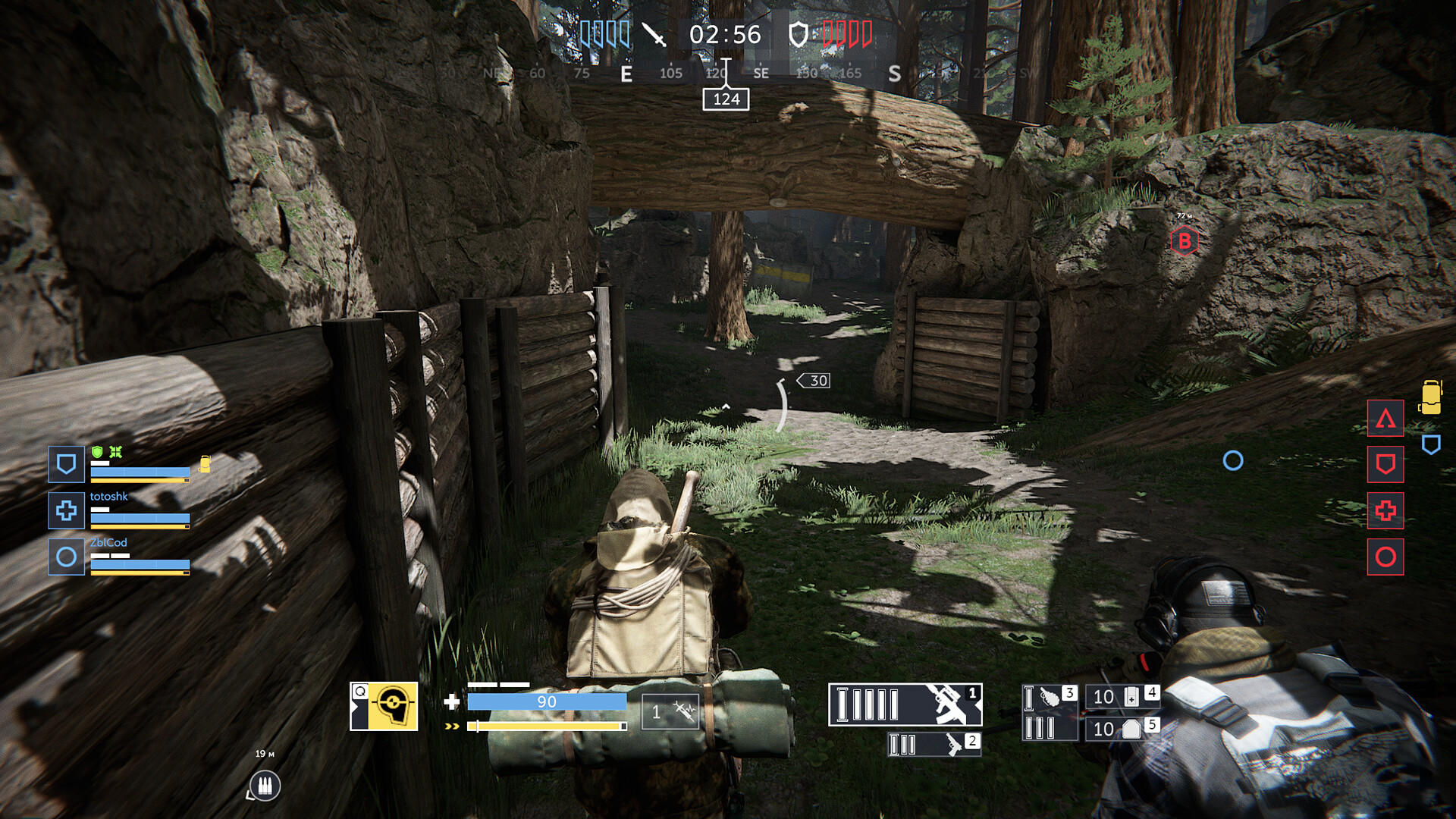Click the sword icon in the top scoreboard
Image resolution: width=1456 pixels, height=819 pixels.
point(654,34)
